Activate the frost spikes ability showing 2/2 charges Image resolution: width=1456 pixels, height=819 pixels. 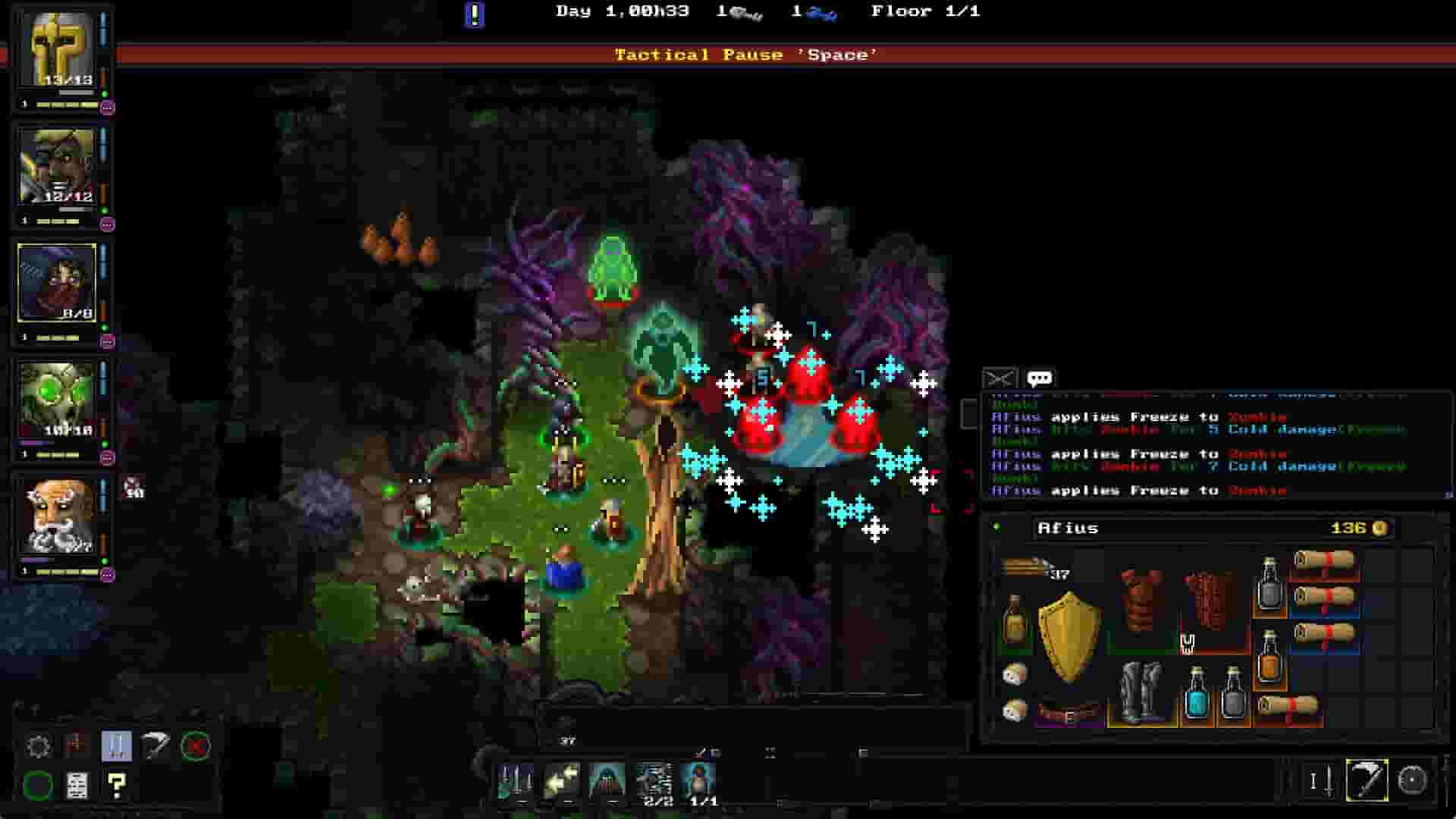(x=656, y=781)
